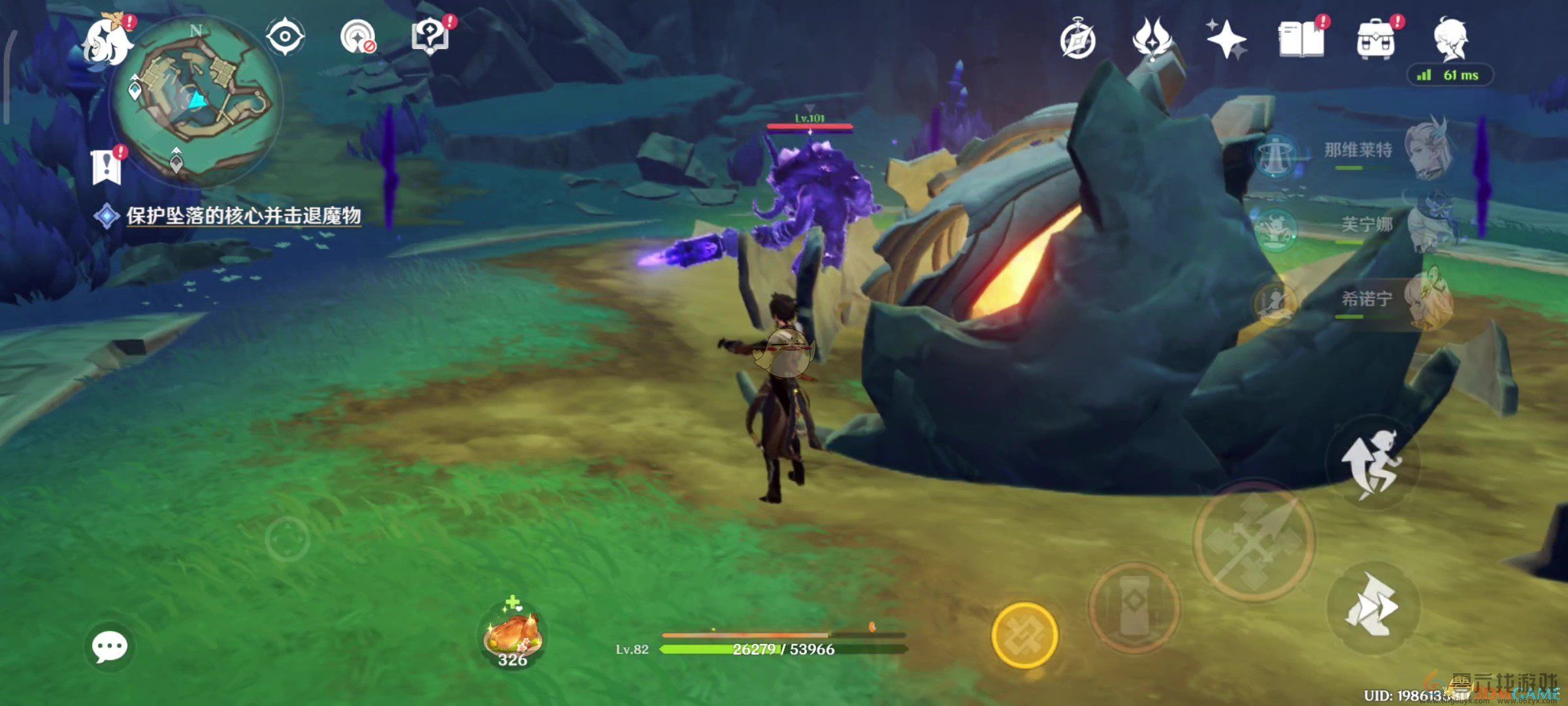Open the adventurer handbook book icon

tap(1301, 41)
